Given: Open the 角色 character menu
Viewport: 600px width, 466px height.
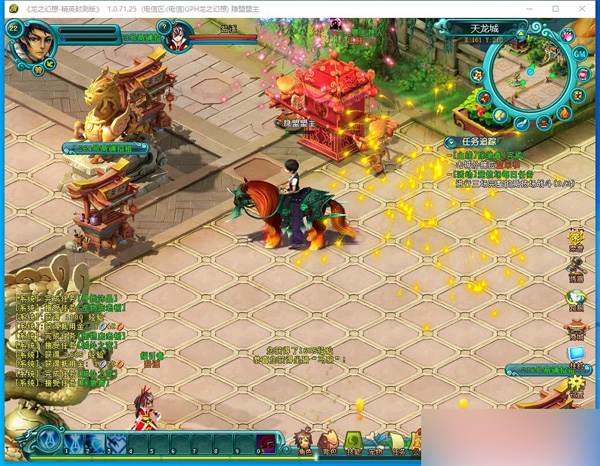Looking at the screenshot, I should click(x=303, y=441).
